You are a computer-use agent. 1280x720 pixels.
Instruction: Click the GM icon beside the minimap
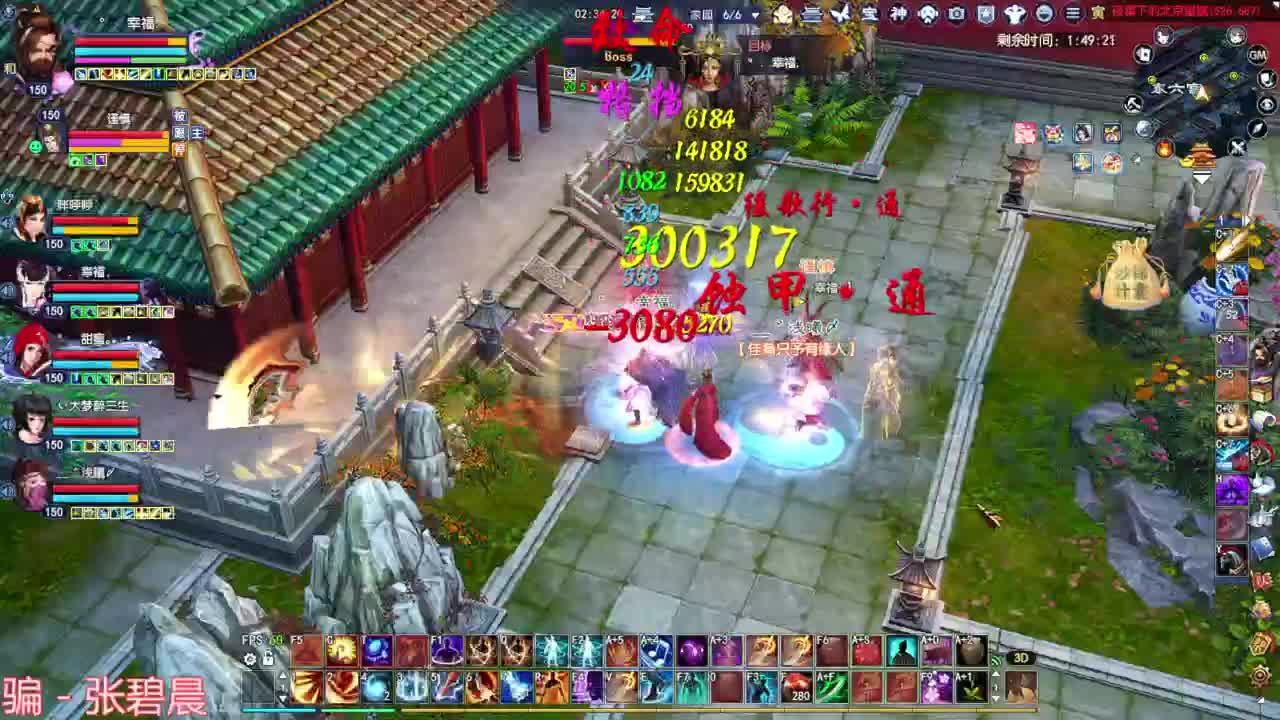tap(1257, 55)
